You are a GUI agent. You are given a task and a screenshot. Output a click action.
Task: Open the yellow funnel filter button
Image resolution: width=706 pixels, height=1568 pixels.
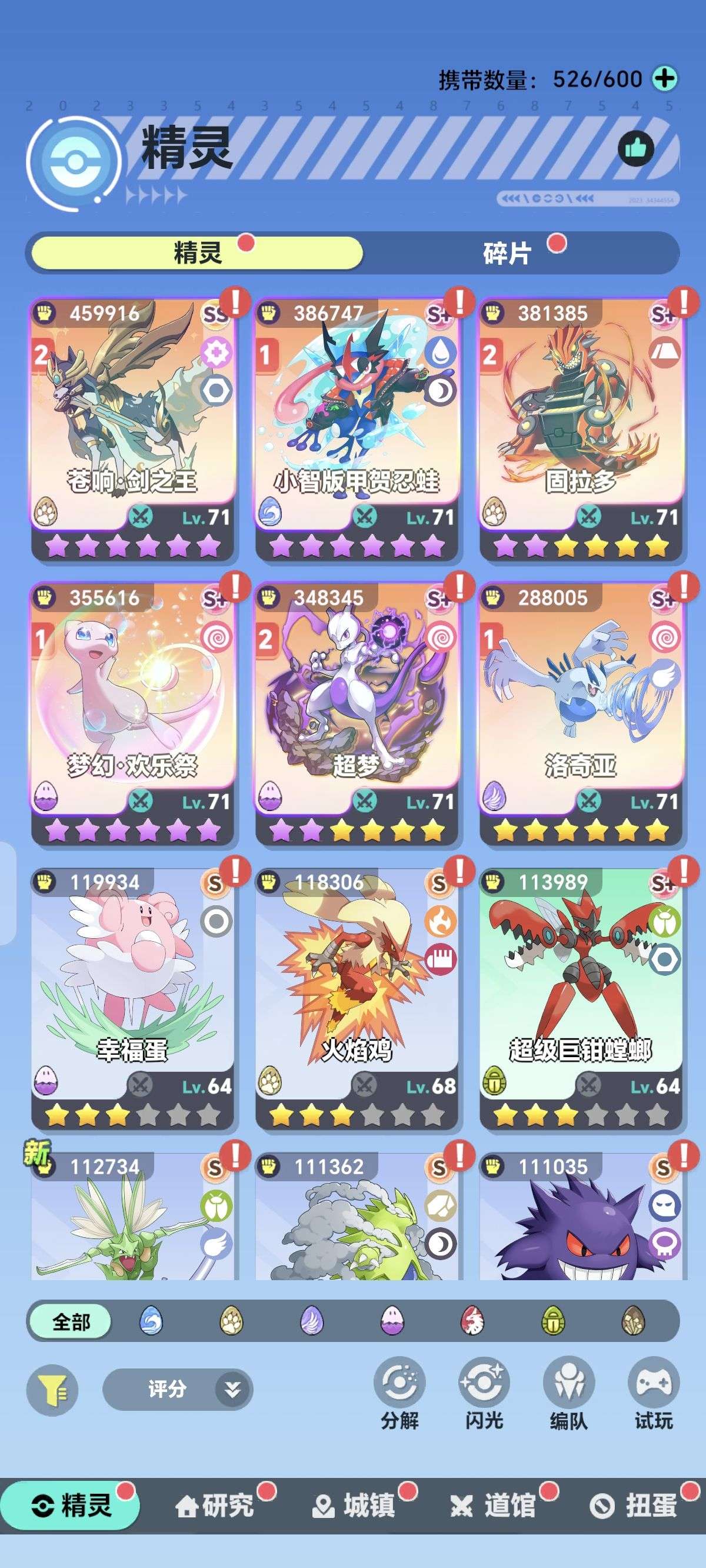pyautogui.click(x=52, y=1390)
